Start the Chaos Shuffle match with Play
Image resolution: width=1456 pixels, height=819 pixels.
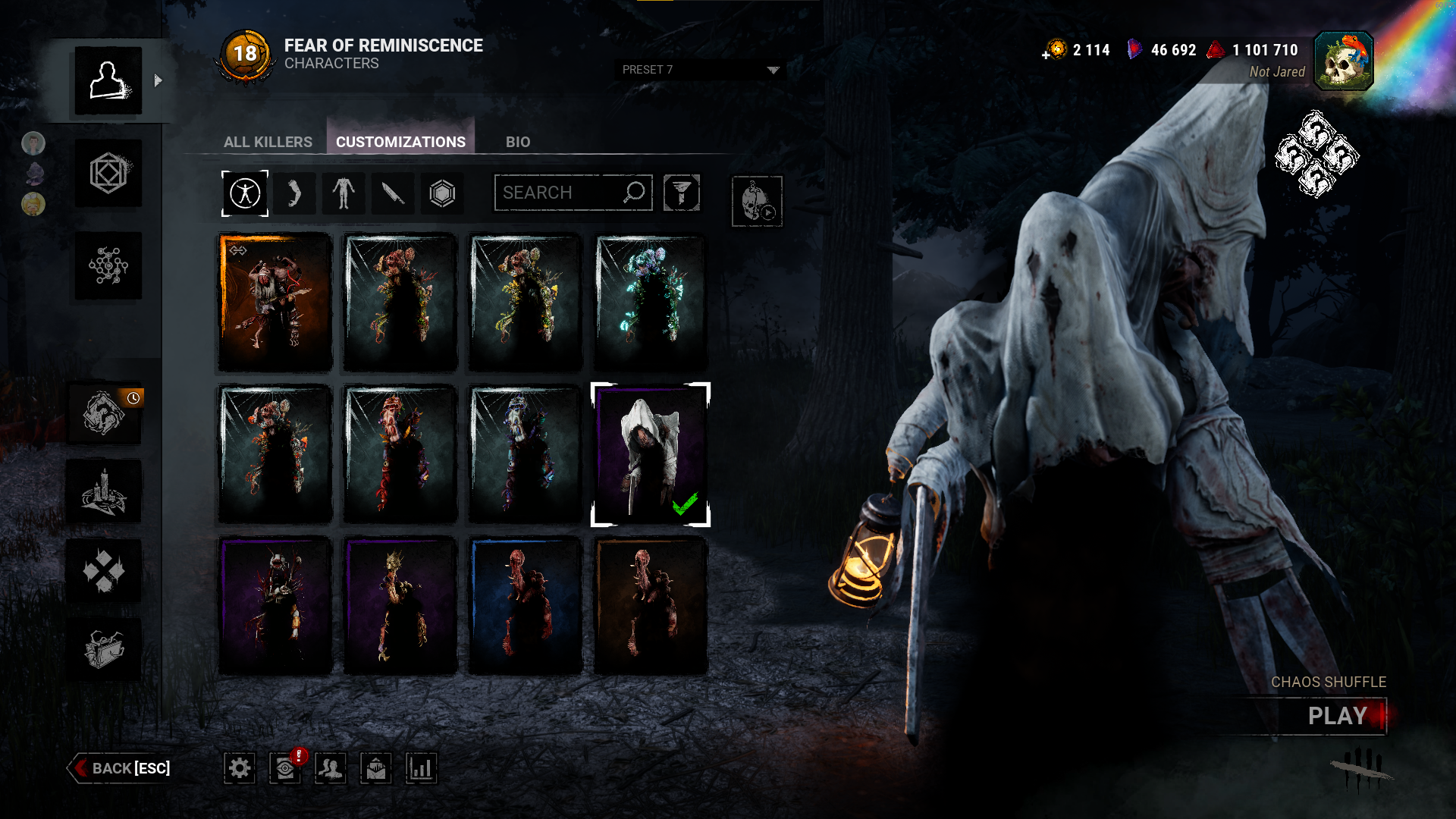click(1336, 716)
